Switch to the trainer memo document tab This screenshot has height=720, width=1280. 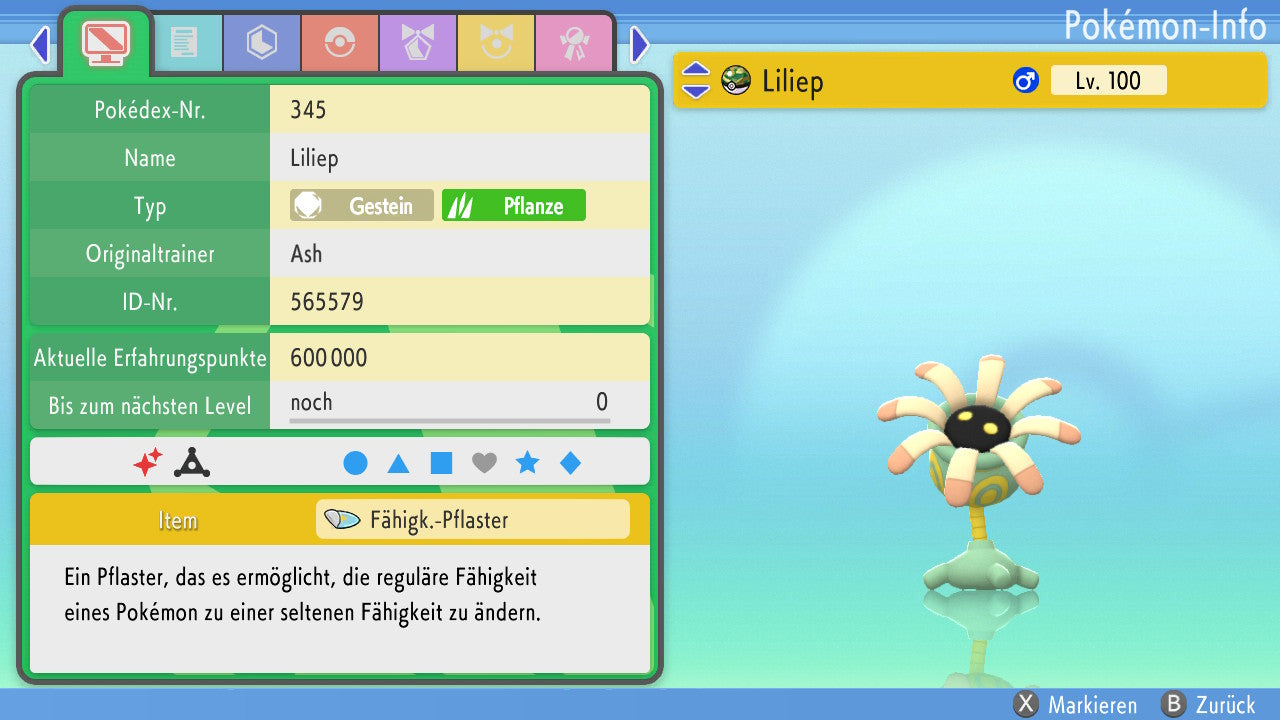pos(183,42)
